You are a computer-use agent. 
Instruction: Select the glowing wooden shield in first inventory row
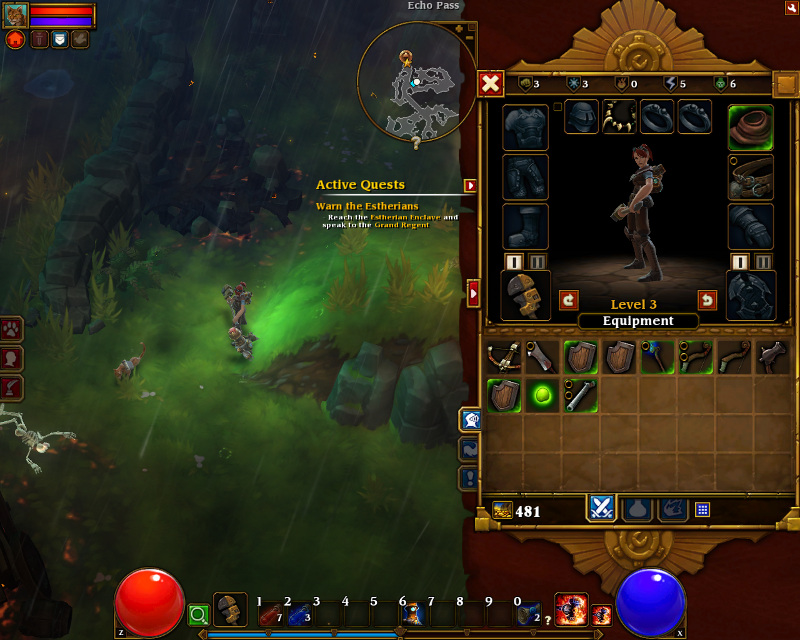click(x=579, y=357)
